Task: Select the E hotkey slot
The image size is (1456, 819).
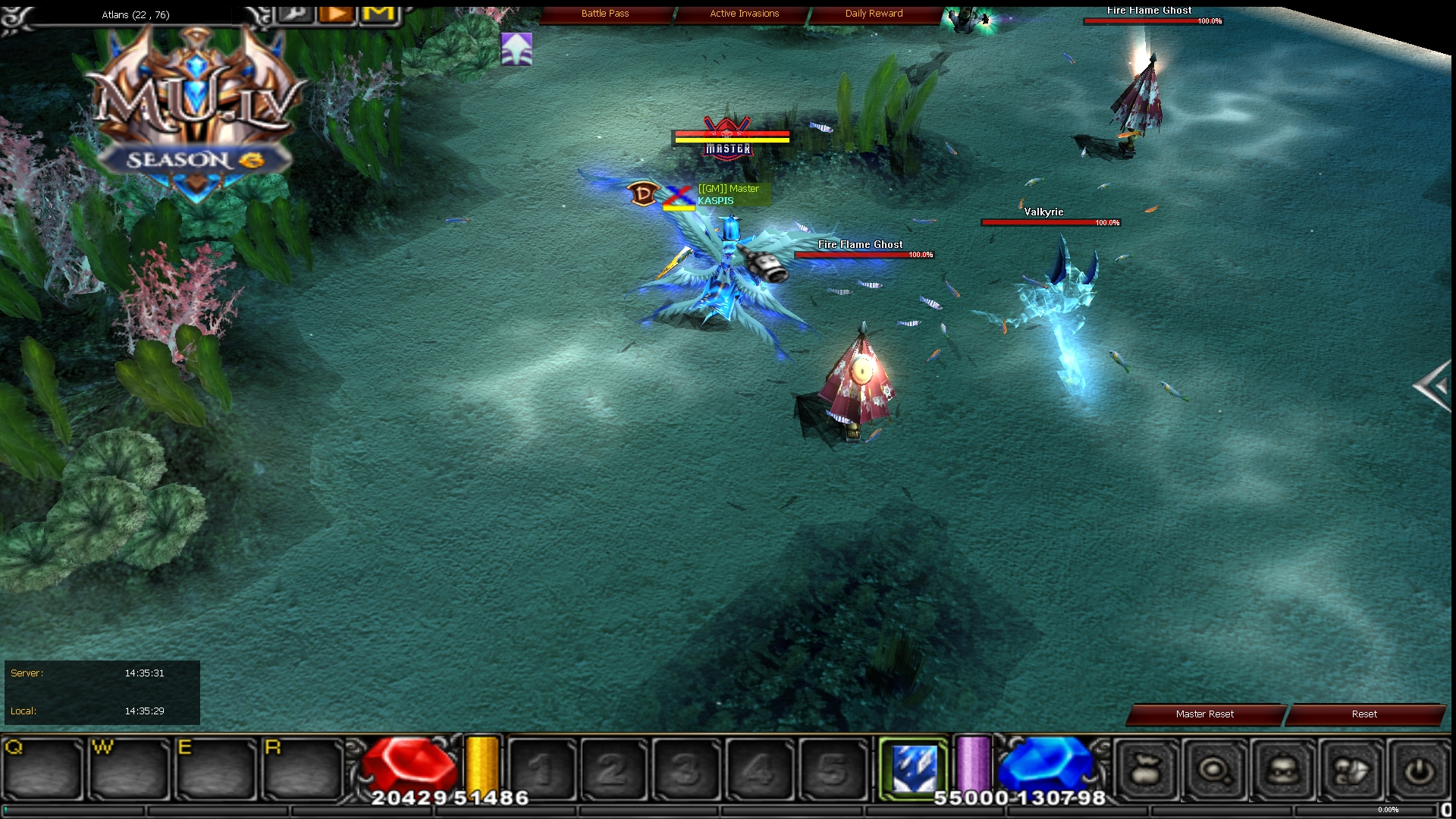Action: point(215,769)
